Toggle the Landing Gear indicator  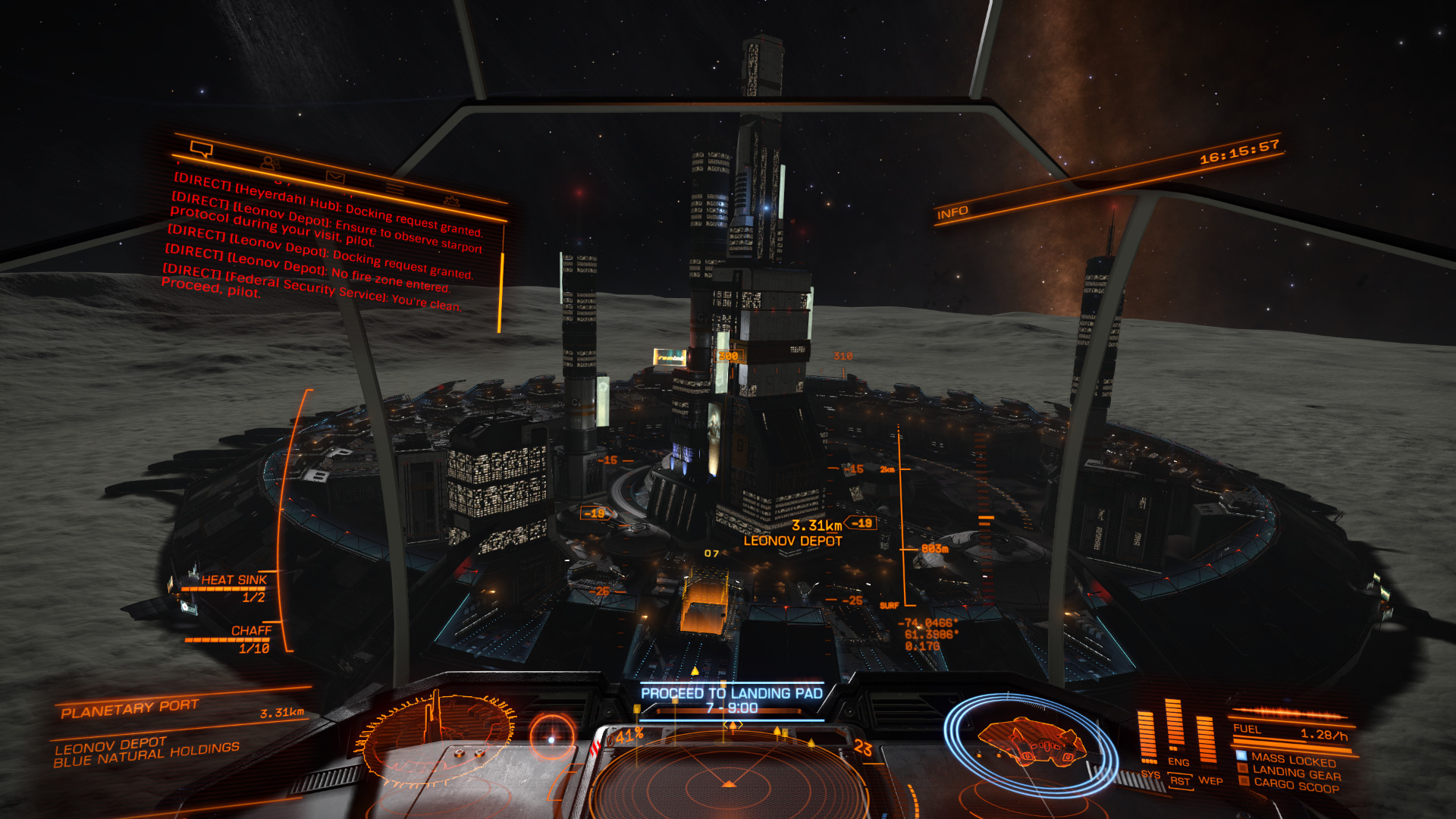(1296, 773)
